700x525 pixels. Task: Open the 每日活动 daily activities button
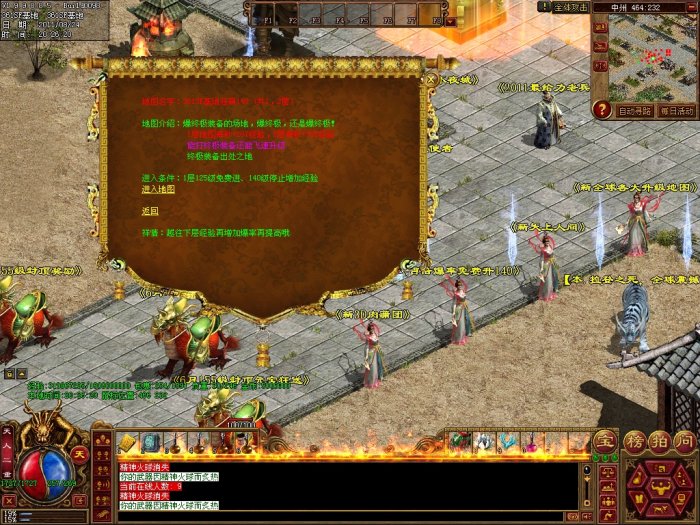[x=677, y=111]
